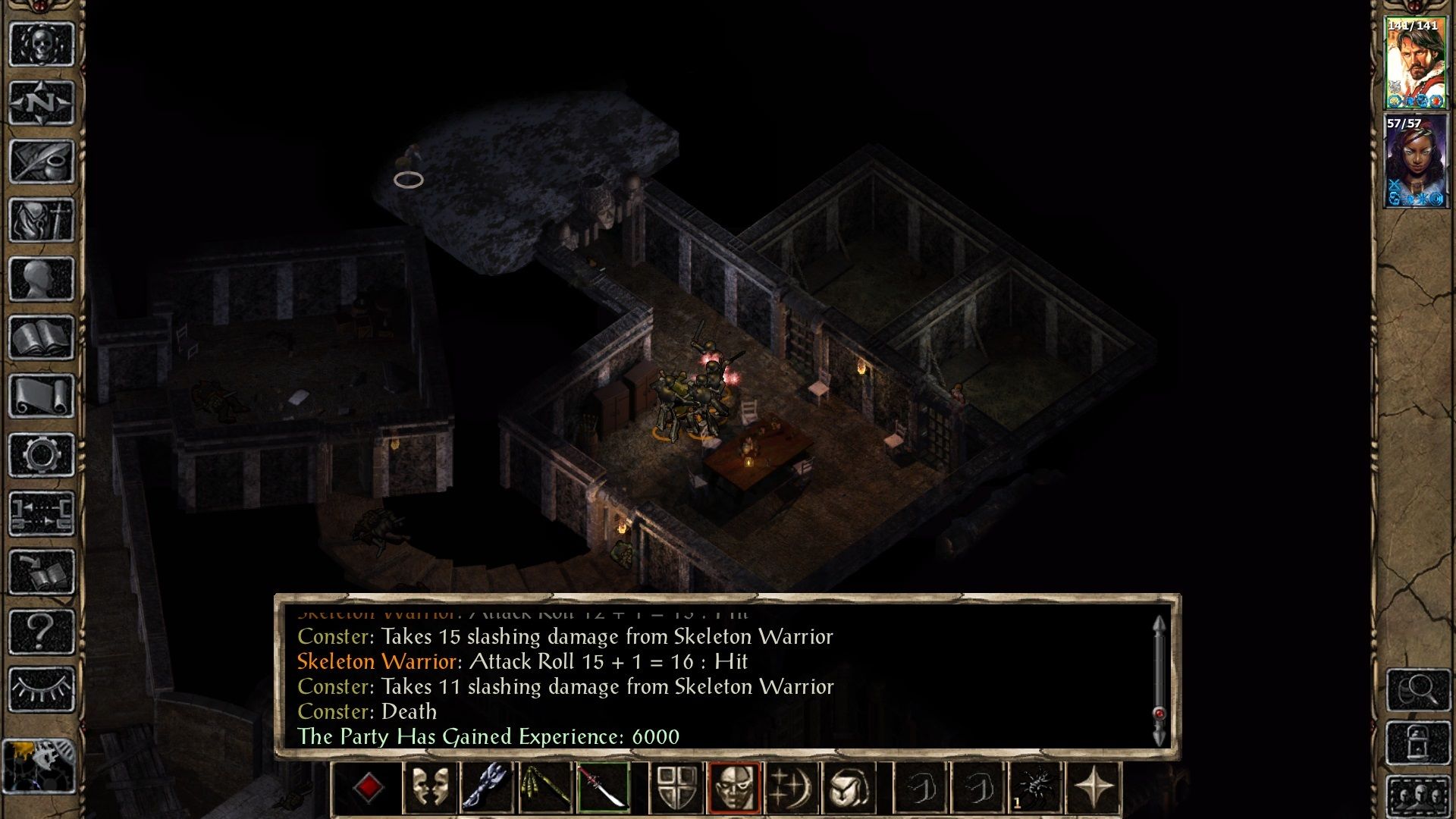Open the inventory screen
Image resolution: width=1456 pixels, height=819 pixels.
click(x=42, y=220)
